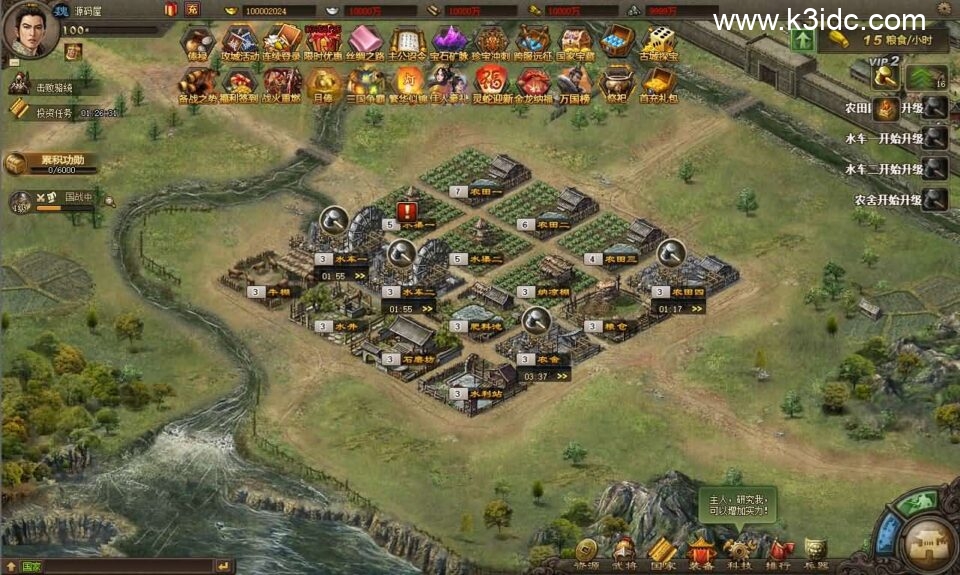Open the 三国争霸 event icon

coord(365,85)
